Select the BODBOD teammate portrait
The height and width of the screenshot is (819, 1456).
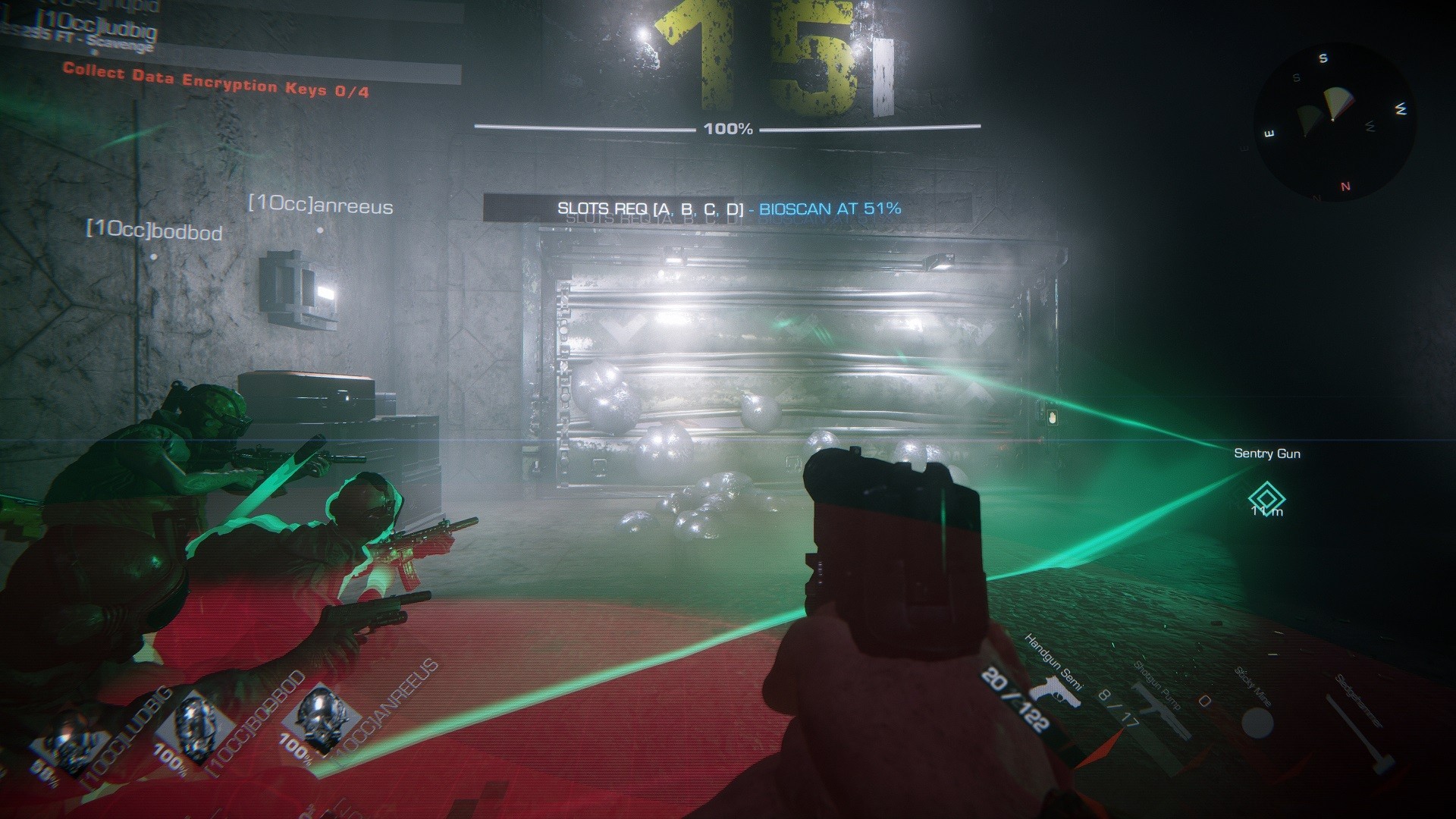pyautogui.click(x=195, y=726)
